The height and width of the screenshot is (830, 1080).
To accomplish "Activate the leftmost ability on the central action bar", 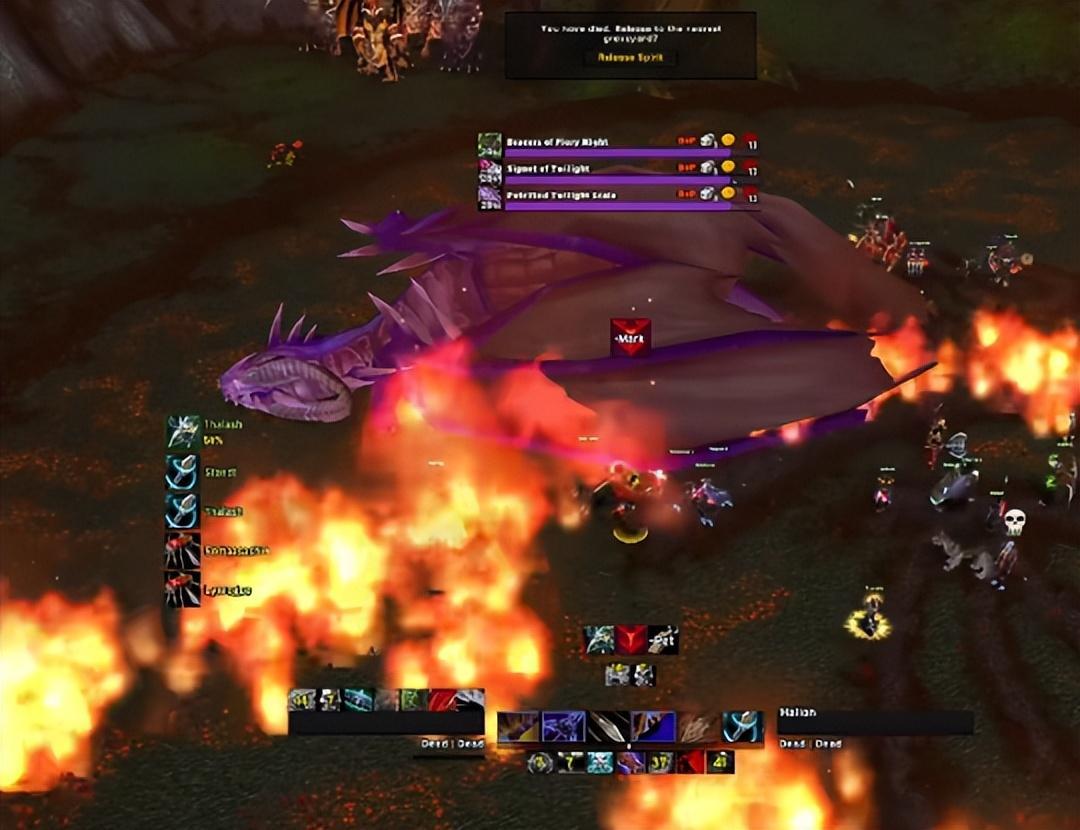I will (x=518, y=727).
